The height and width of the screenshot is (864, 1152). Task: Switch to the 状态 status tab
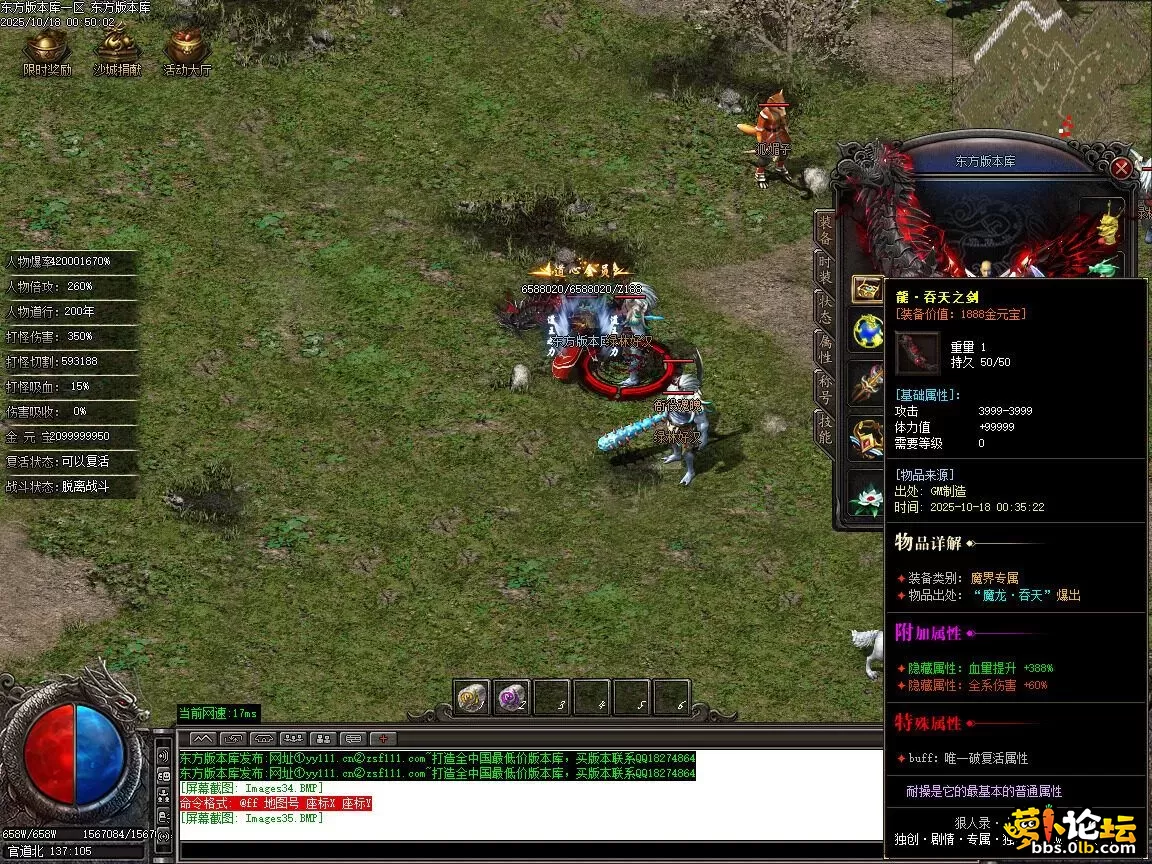pyautogui.click(x=825, y=308)
